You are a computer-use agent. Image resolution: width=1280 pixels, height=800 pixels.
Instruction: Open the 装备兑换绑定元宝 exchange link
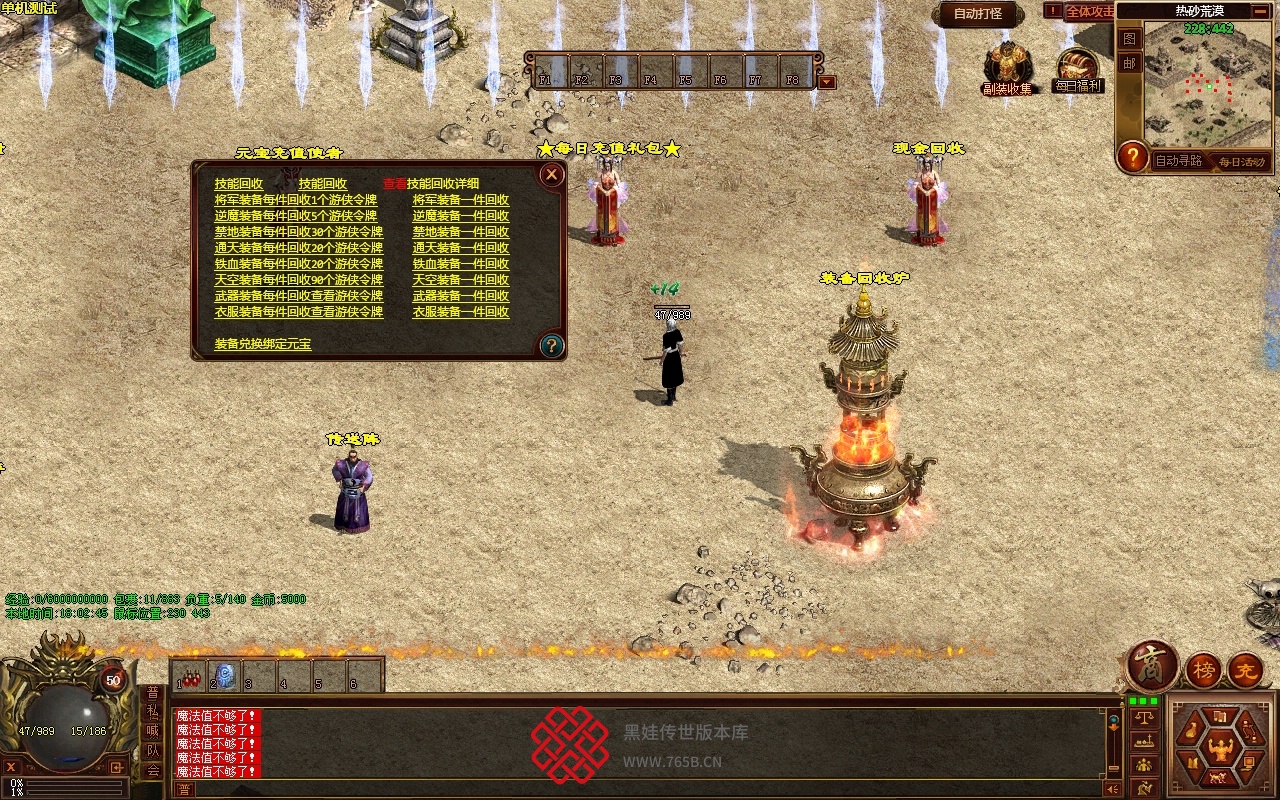point(262,344)
